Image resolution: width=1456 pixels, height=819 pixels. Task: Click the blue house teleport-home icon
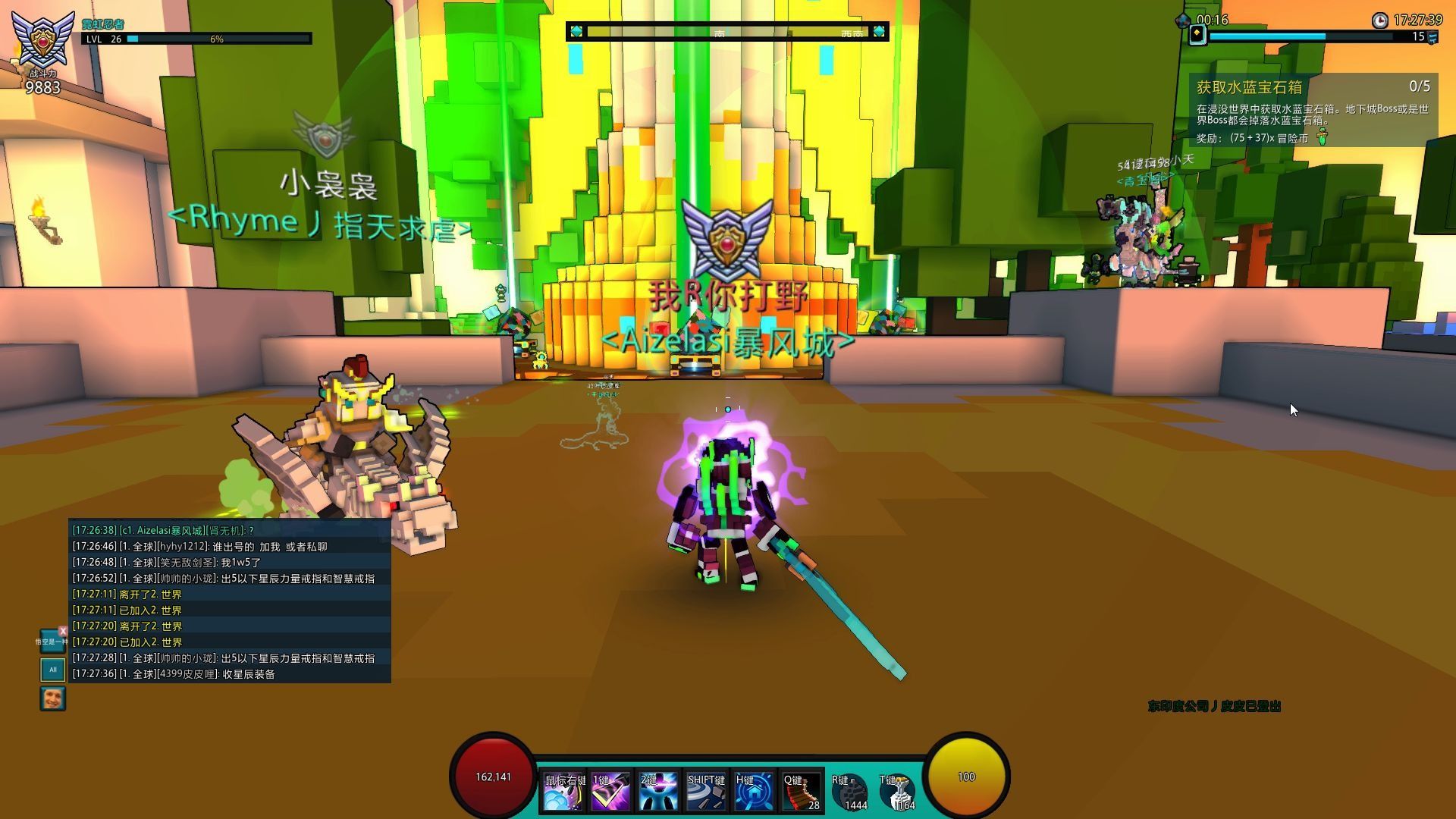pyautogui.click(x=754, y=791)
